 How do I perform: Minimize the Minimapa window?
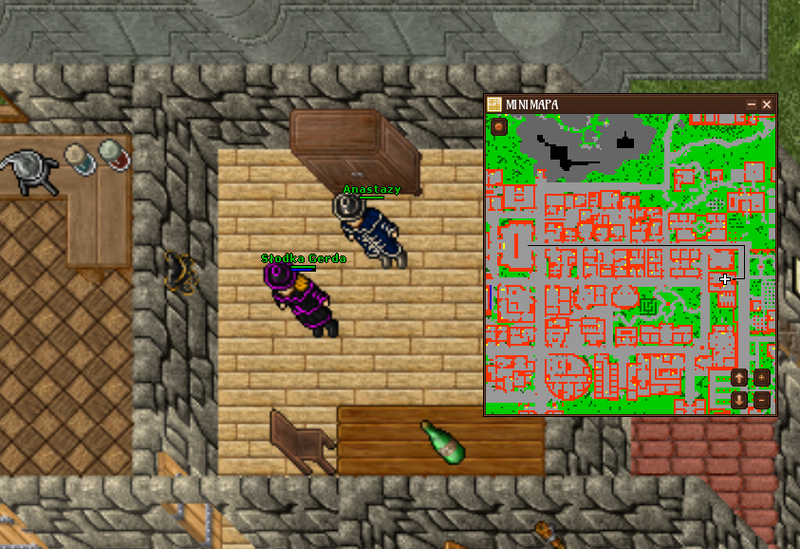point(752,104)
